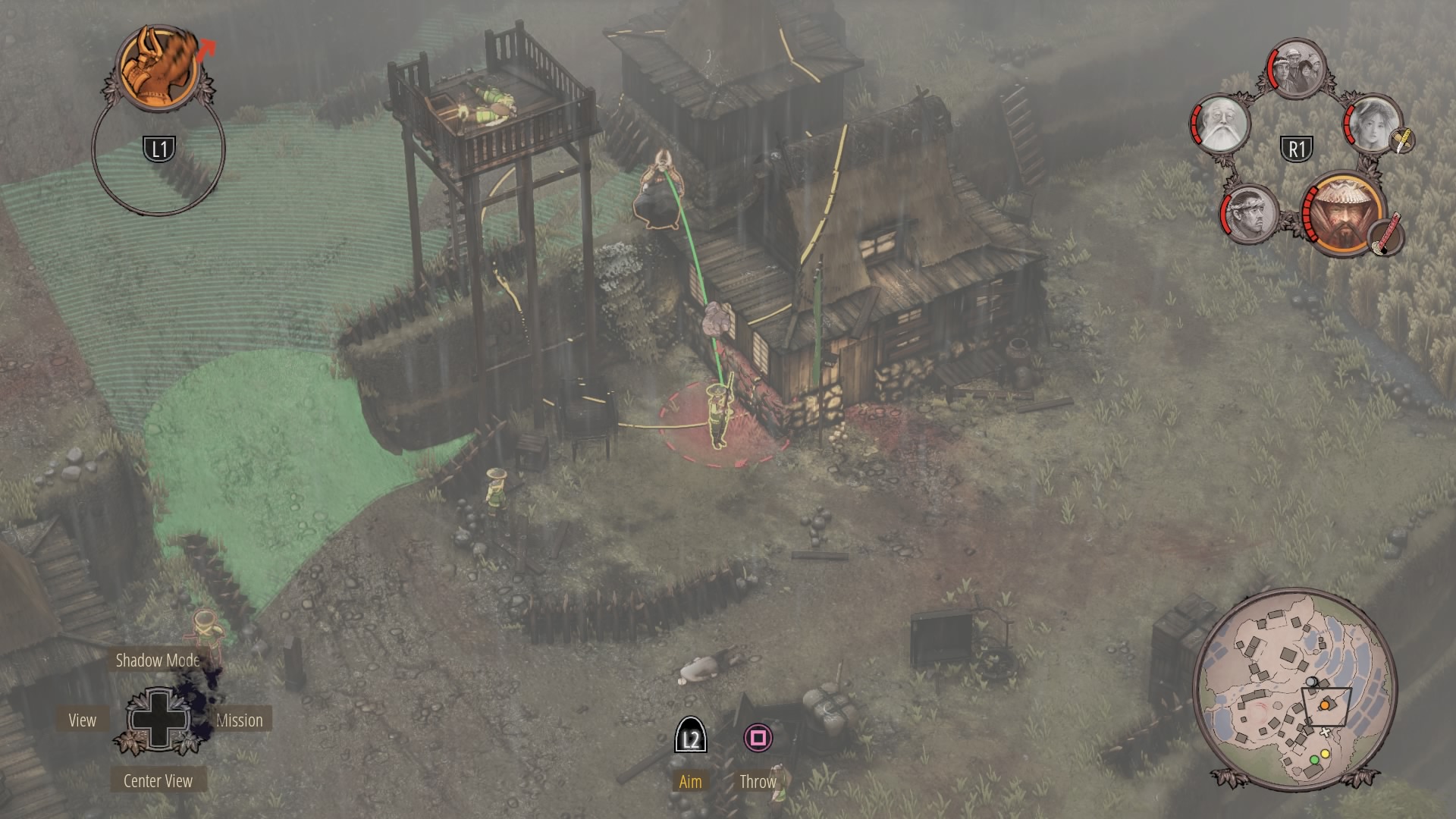The height and width of the screenshot is (819, 1456).
Task: Select the View label
Action: click(x=82, y=720)
